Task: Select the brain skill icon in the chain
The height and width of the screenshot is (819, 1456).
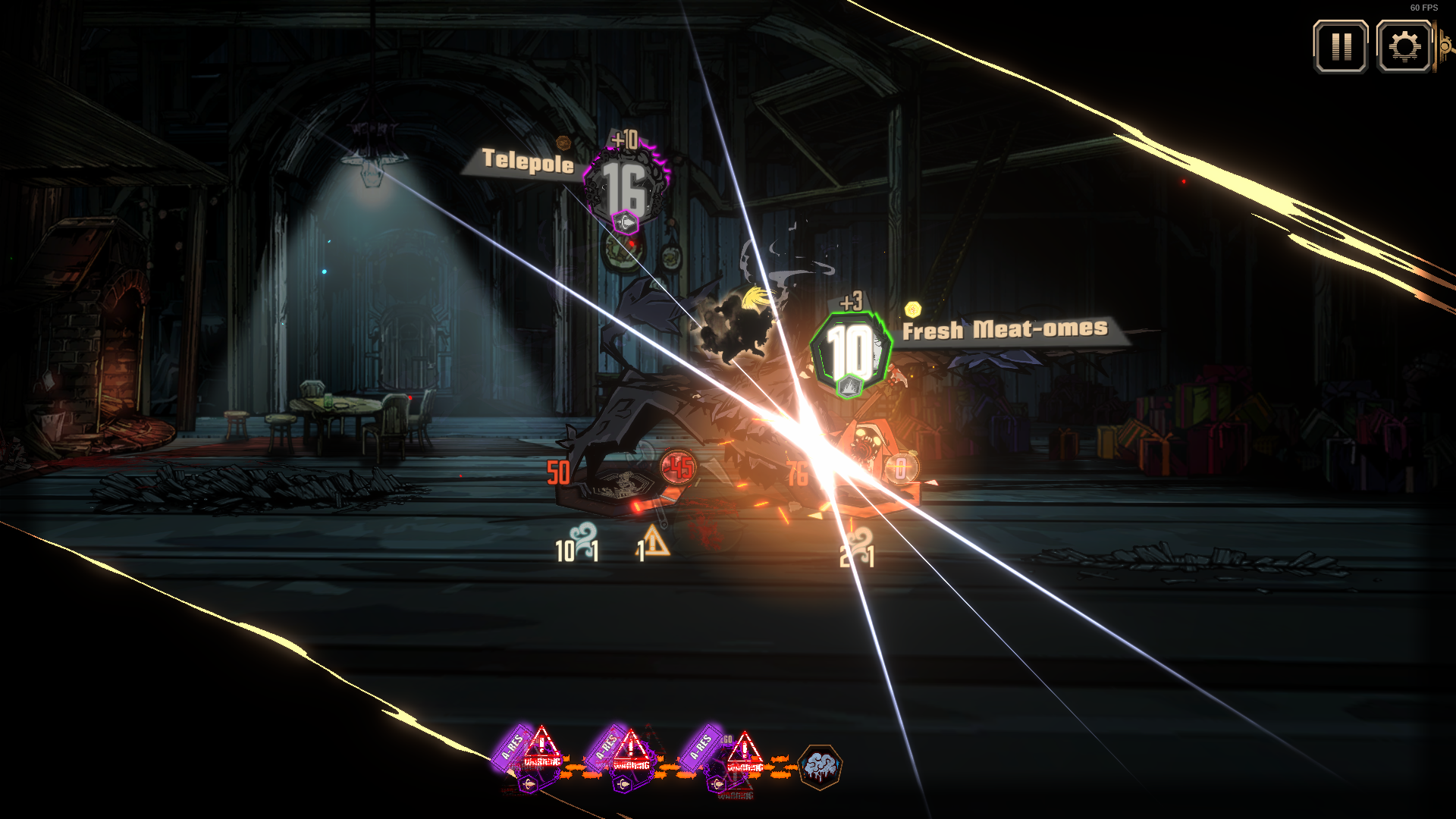Action: pyautogui.click(x=820, y=767)
